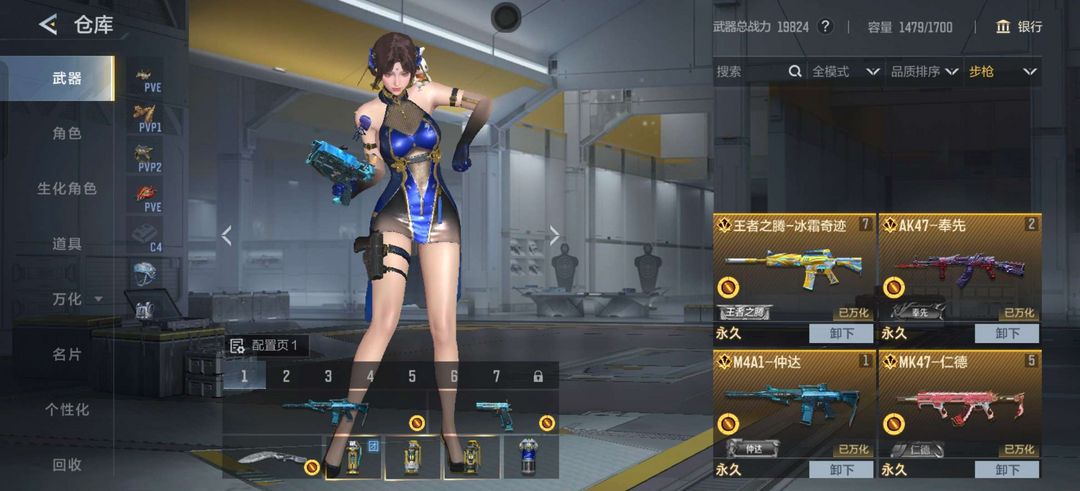1080x491 pixels.
Task: Show weapon power help question mark
Action: [x=825, y=27]
